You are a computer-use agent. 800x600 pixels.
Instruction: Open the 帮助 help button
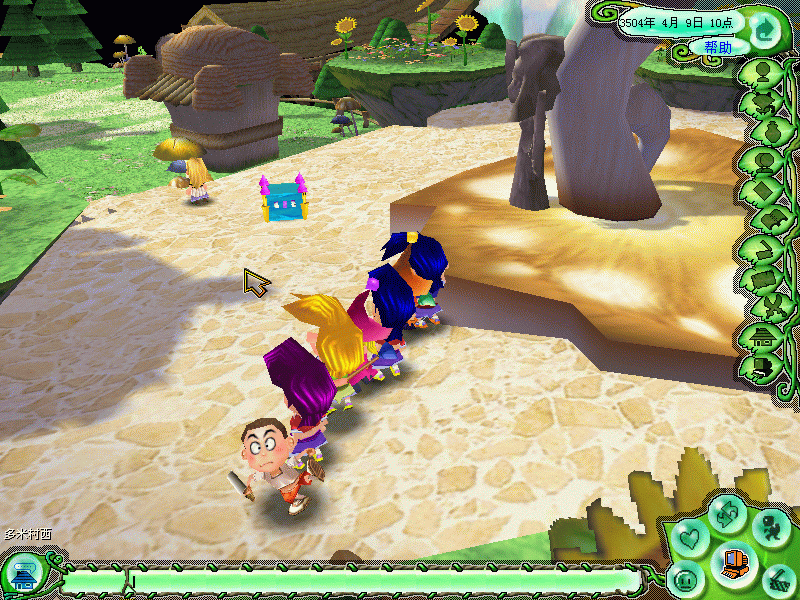pos(717,47)
